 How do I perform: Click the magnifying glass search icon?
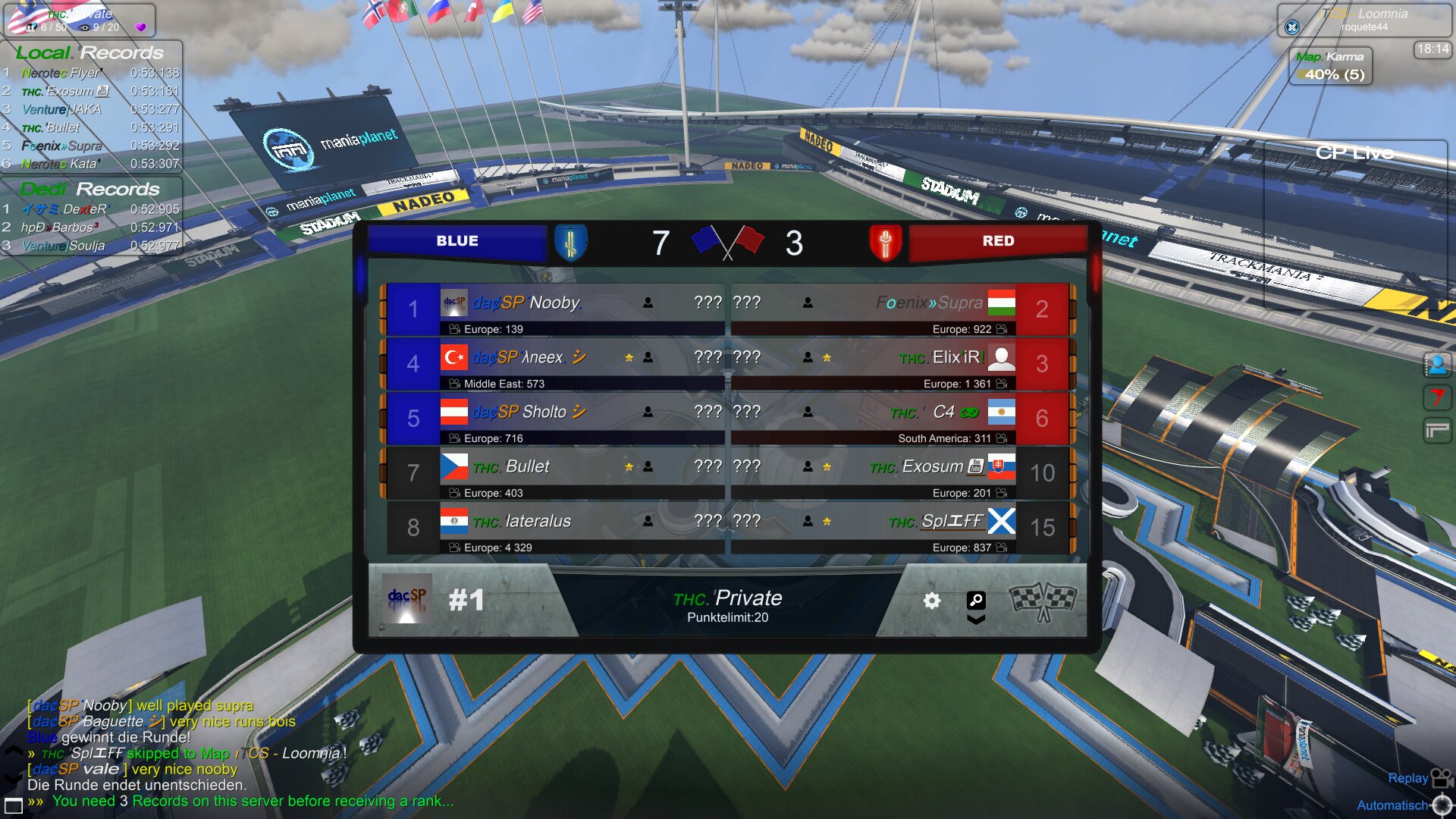tap(976, 601)
